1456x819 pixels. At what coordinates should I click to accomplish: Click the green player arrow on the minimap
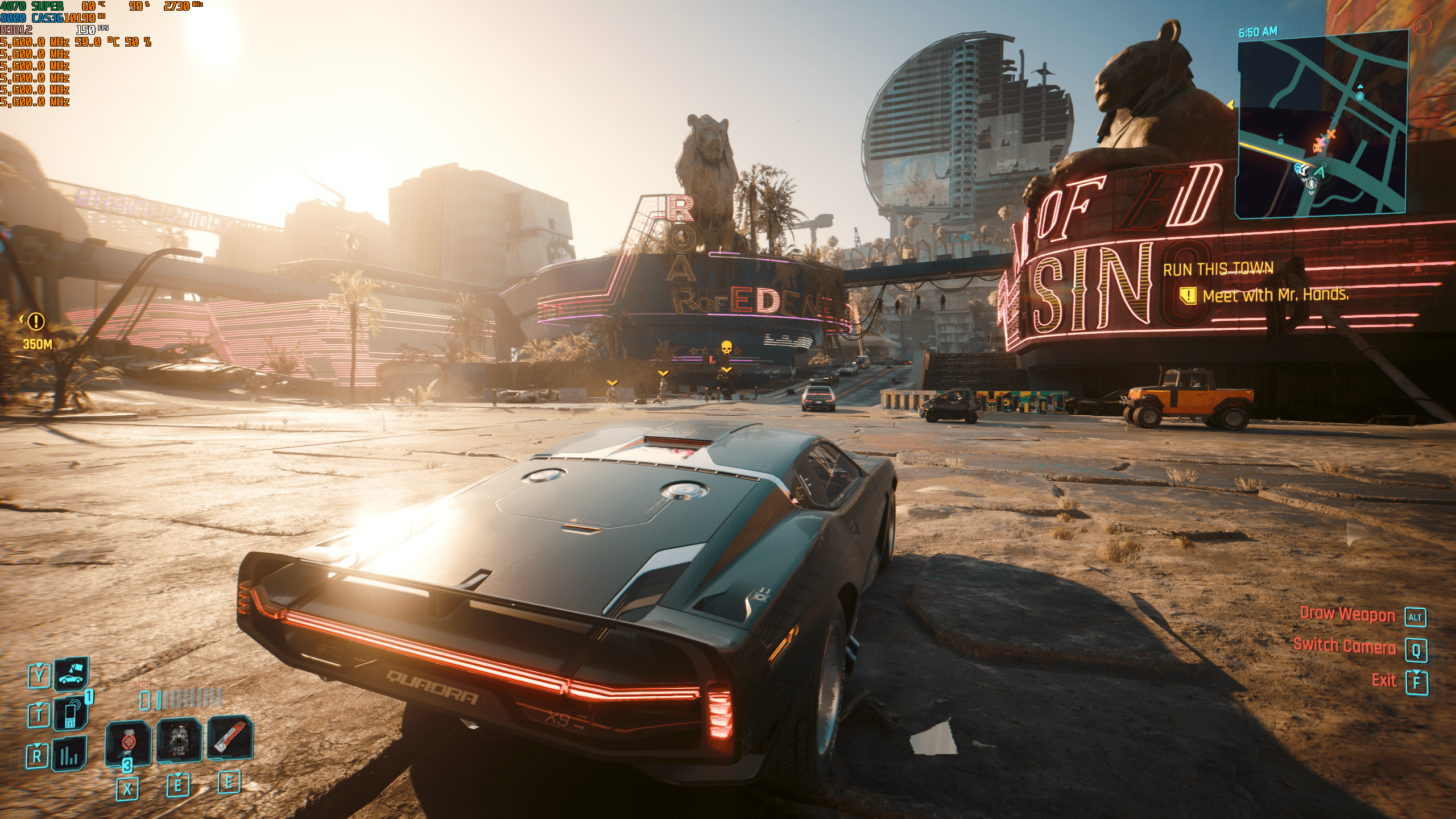(1321, 172)
